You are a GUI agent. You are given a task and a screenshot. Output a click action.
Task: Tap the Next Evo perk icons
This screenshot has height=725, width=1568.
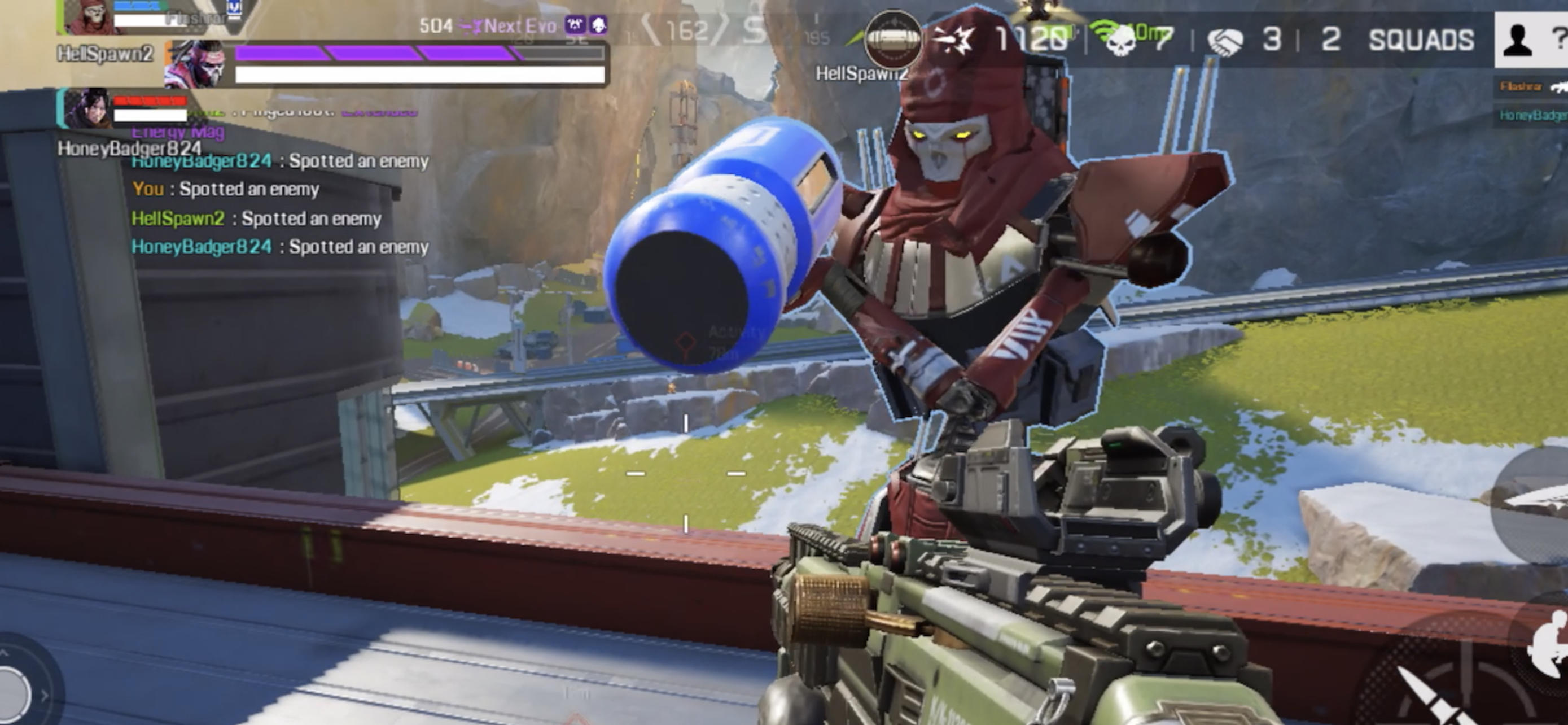click(x=585, y=25)
